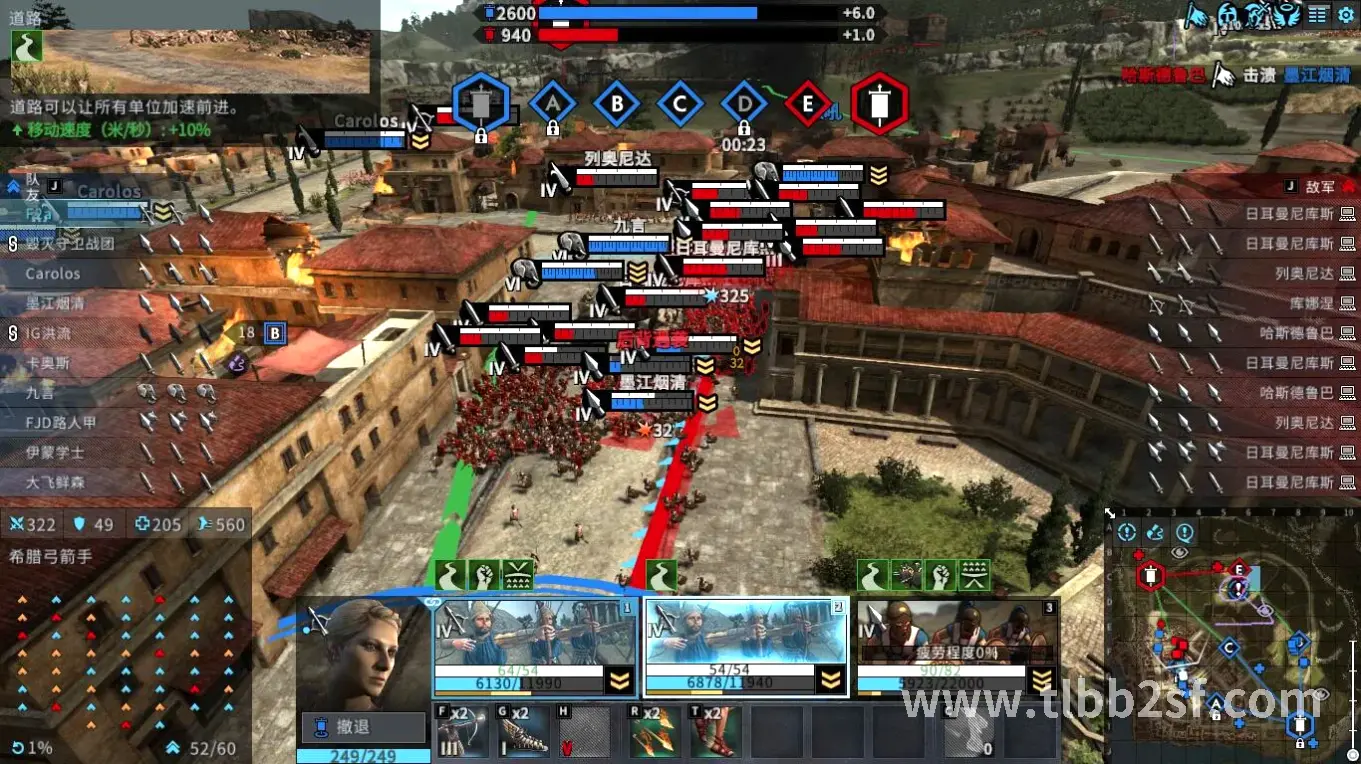The width and height of the screenshot is (1361, 764).
Task: Select the third spearman unit card
Action: pyautogui.click(x=957, y=646)
